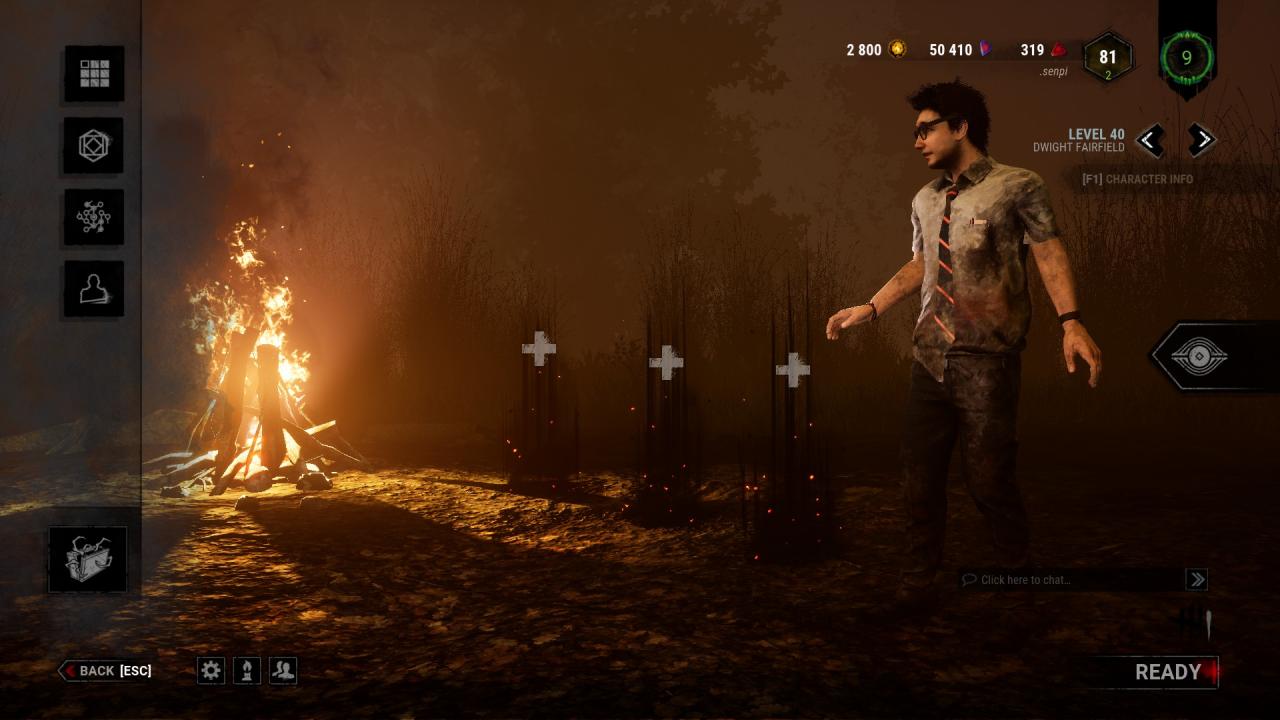Open the gear settings icon
The image size is (1280, 720).
pos(211,670)
